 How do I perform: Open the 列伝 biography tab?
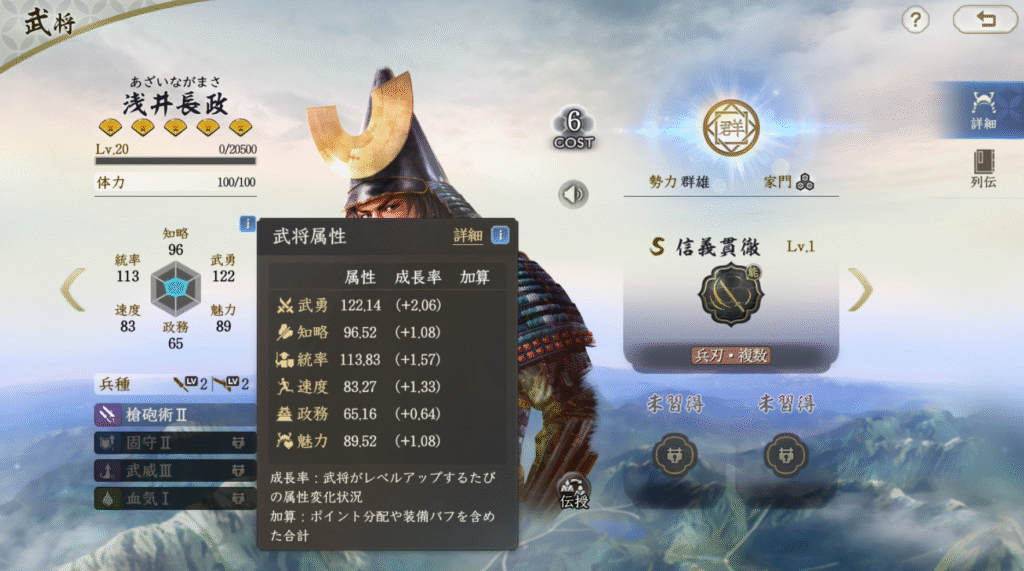pos(982,168)
